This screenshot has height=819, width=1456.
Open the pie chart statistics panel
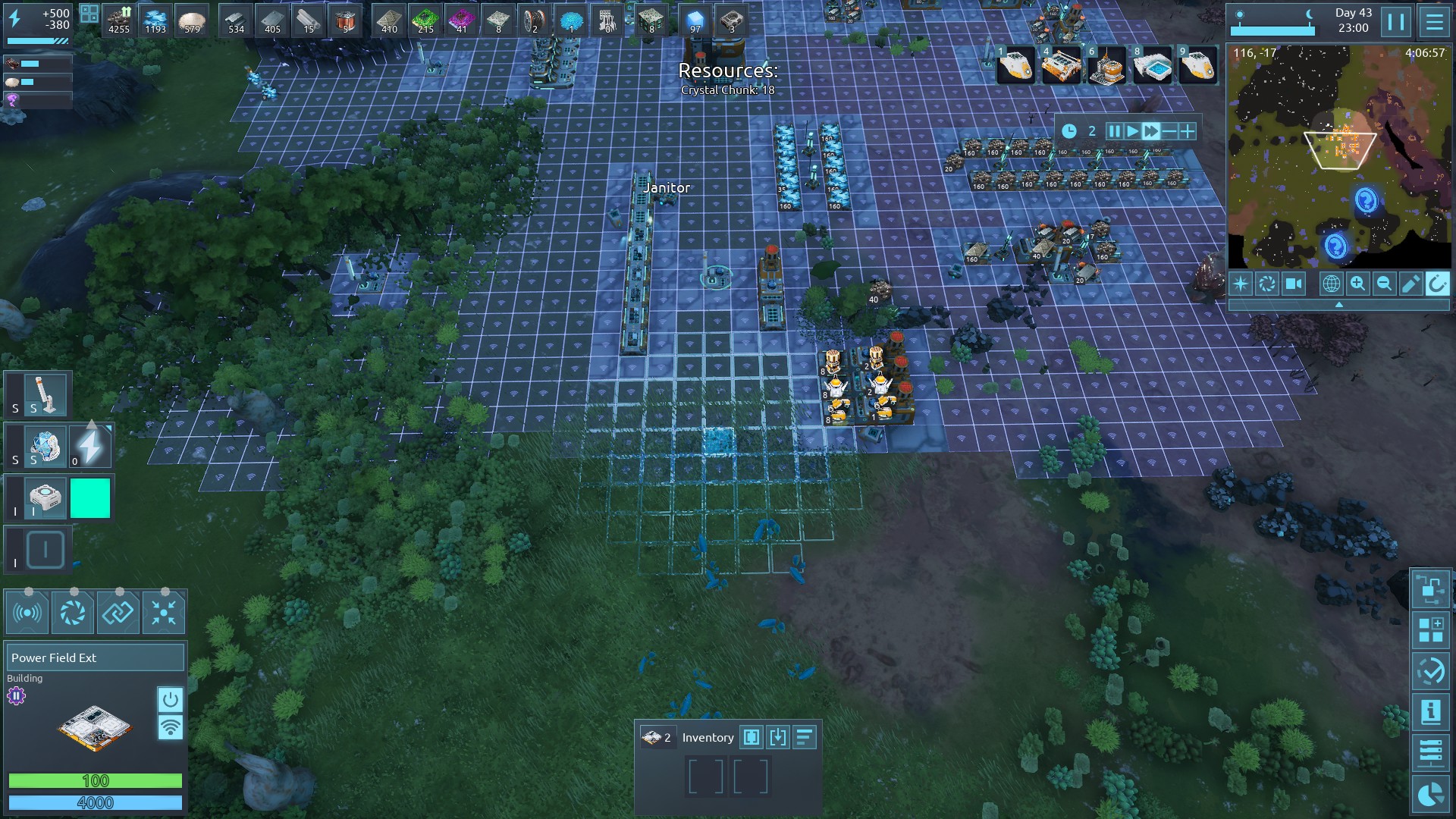pos(1430,794)
